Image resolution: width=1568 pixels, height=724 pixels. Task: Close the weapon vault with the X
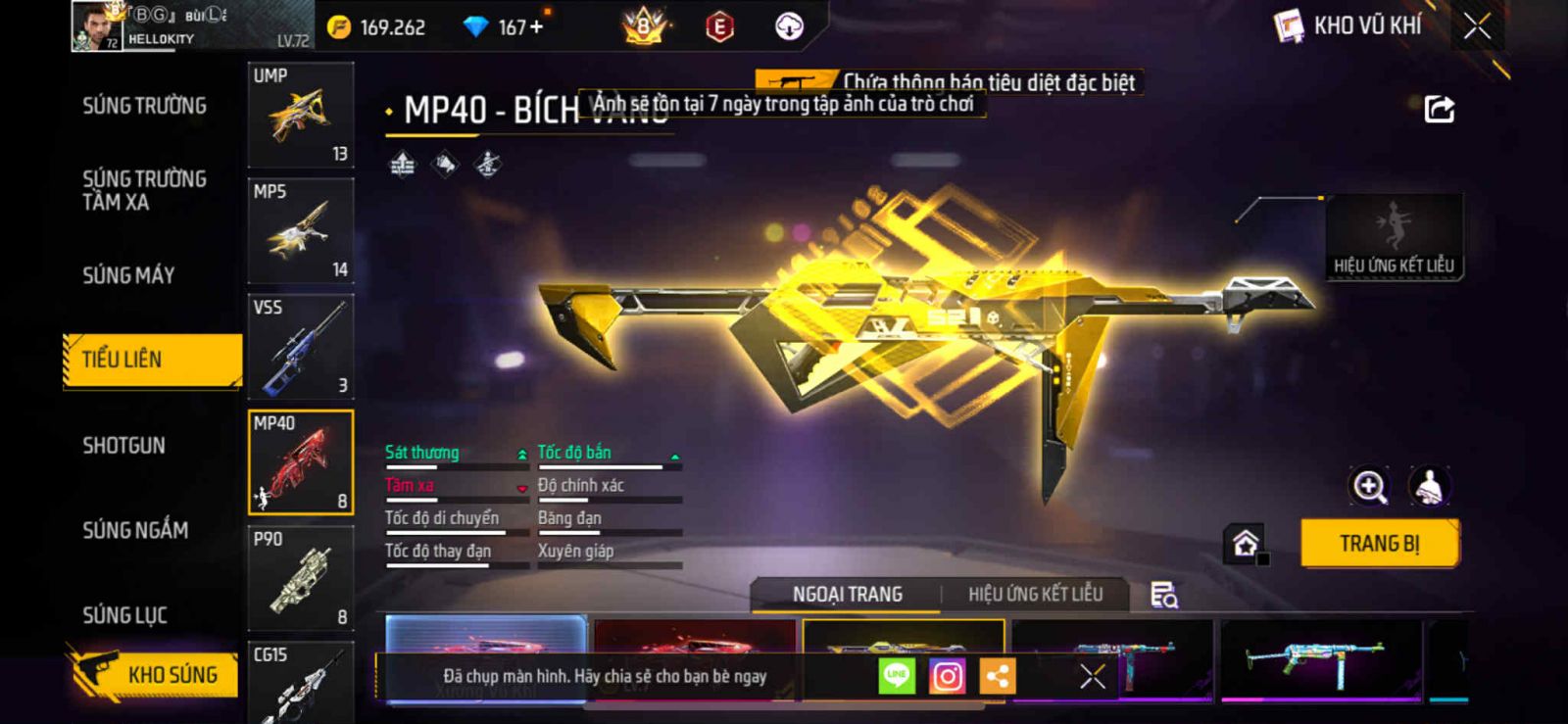pos(1477,26)
